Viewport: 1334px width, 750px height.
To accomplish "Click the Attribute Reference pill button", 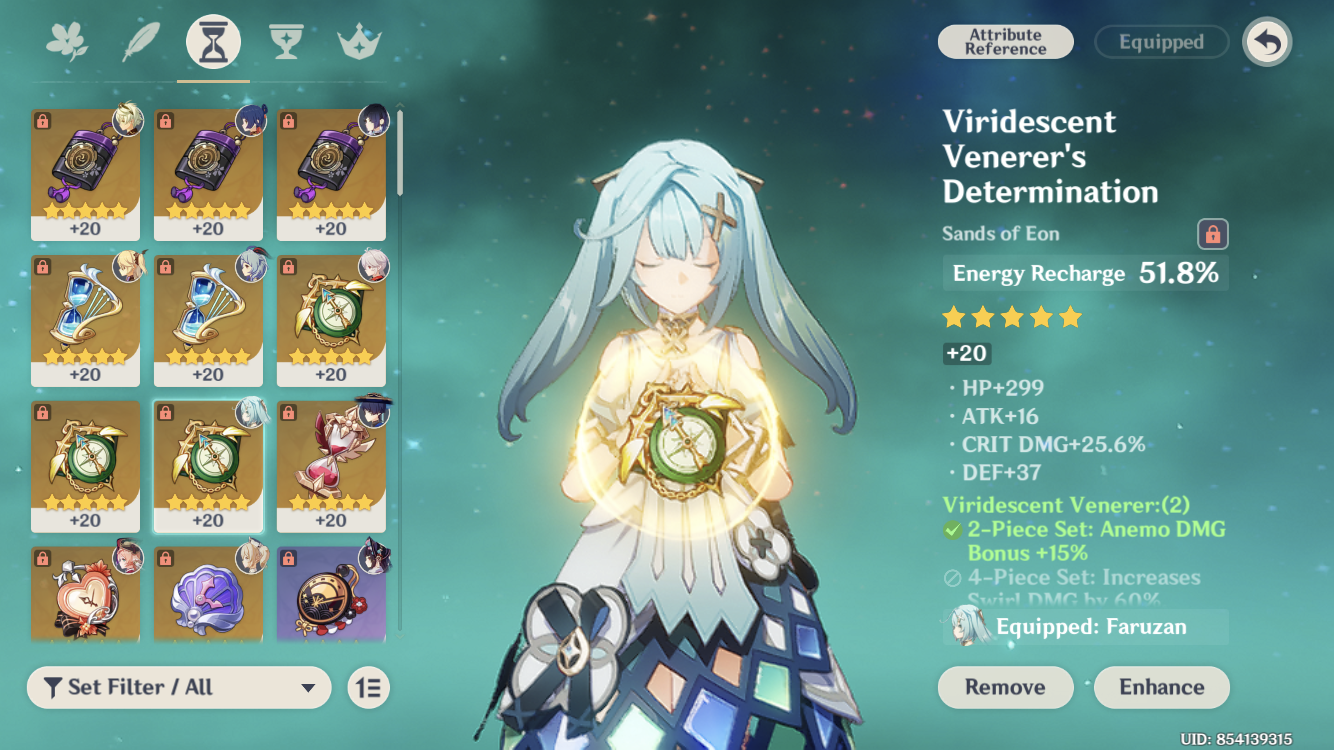I will click(x=1005, y=41).
